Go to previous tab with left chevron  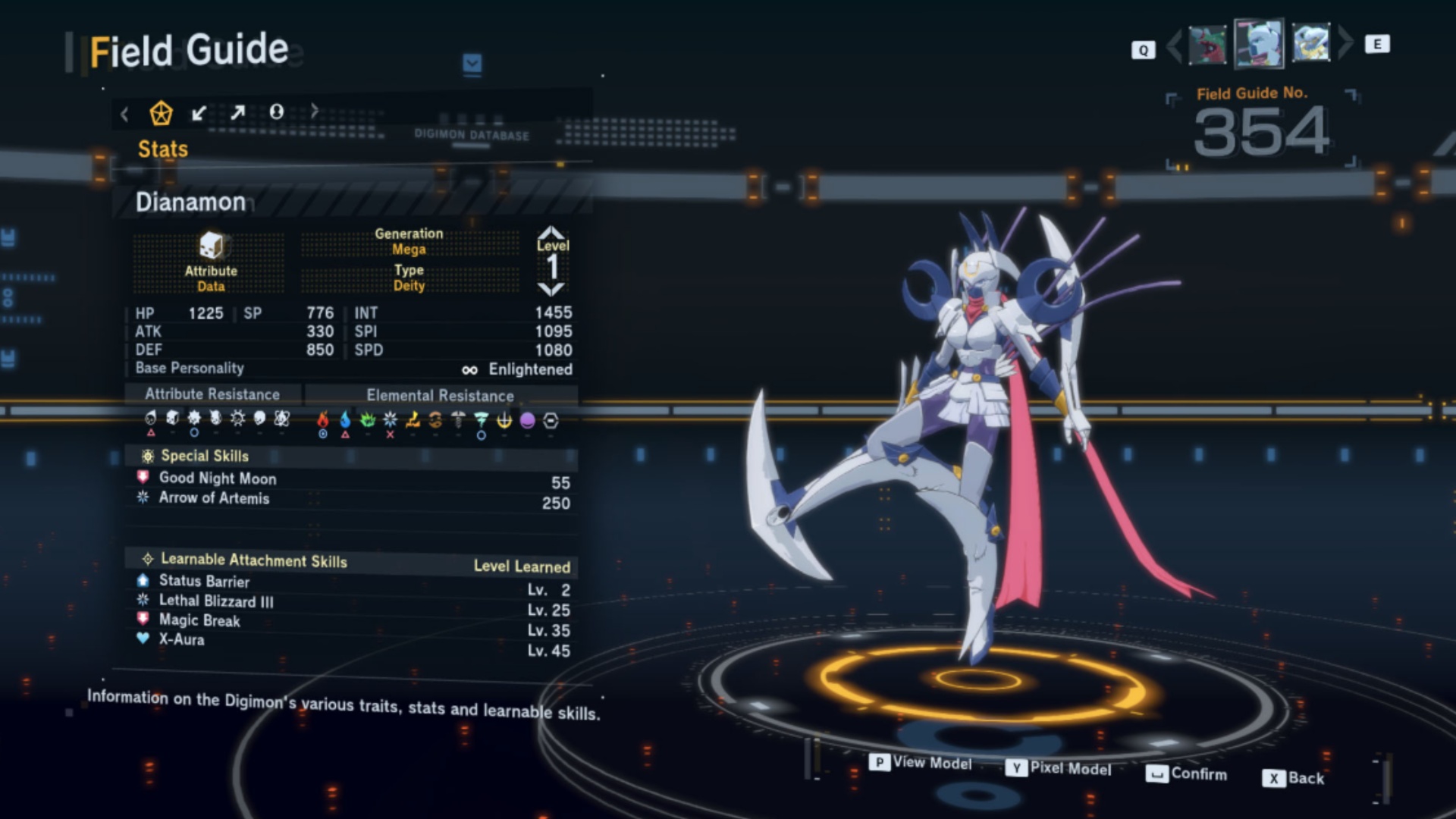point(125,115)
